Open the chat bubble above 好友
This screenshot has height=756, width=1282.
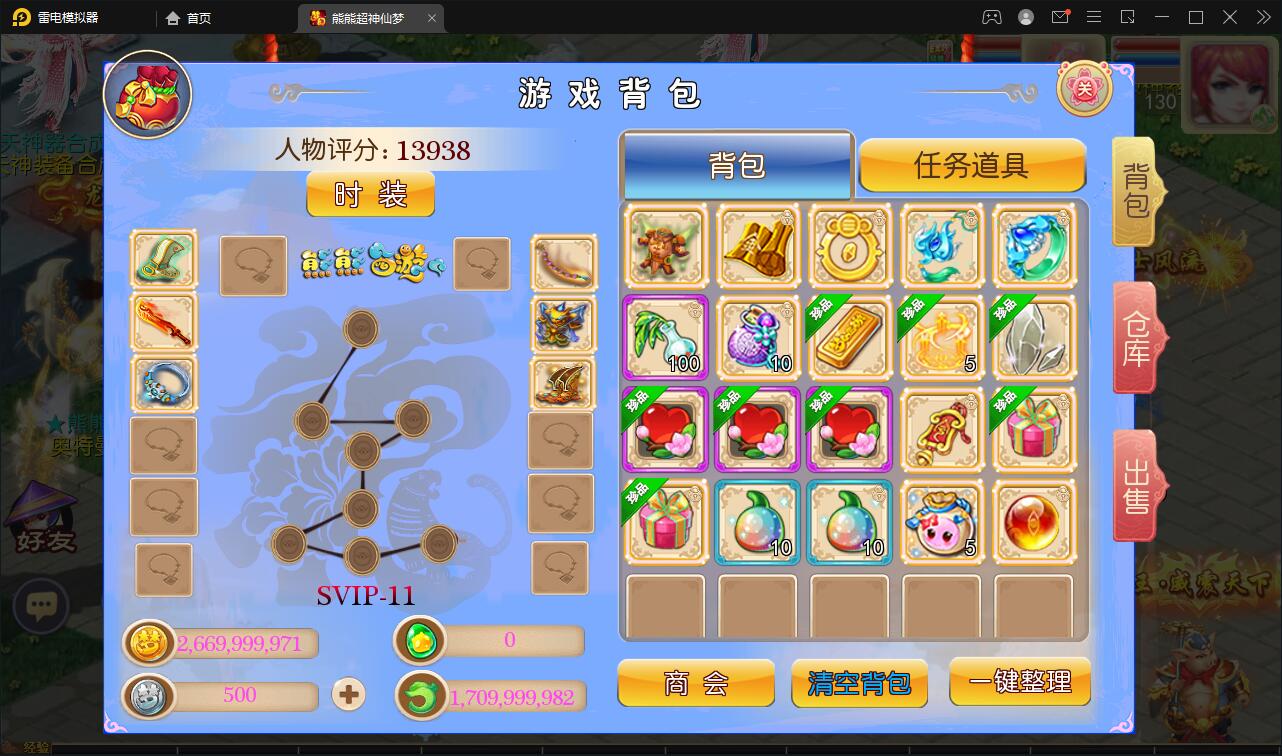point(41,604)
